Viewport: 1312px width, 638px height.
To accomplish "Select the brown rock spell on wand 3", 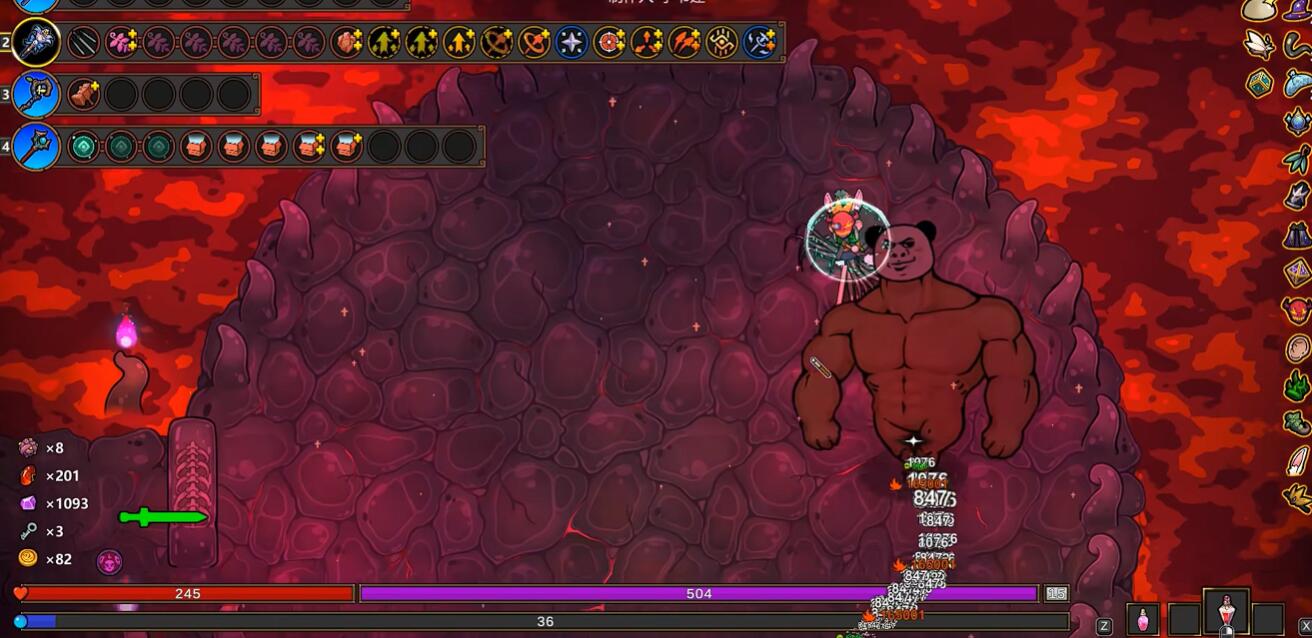I will [83, 94].
